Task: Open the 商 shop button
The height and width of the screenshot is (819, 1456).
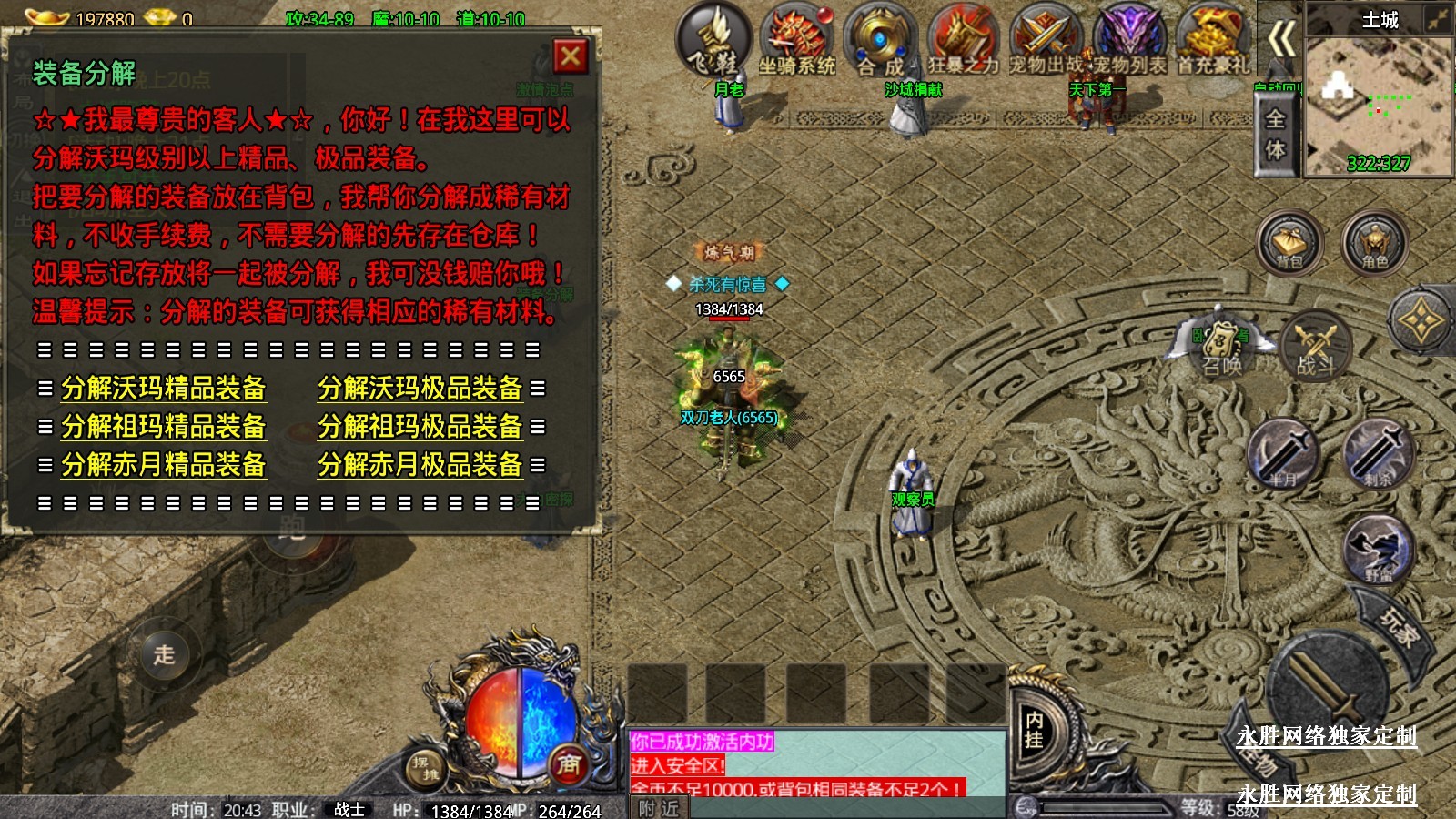Action: [x=568, y=764]
